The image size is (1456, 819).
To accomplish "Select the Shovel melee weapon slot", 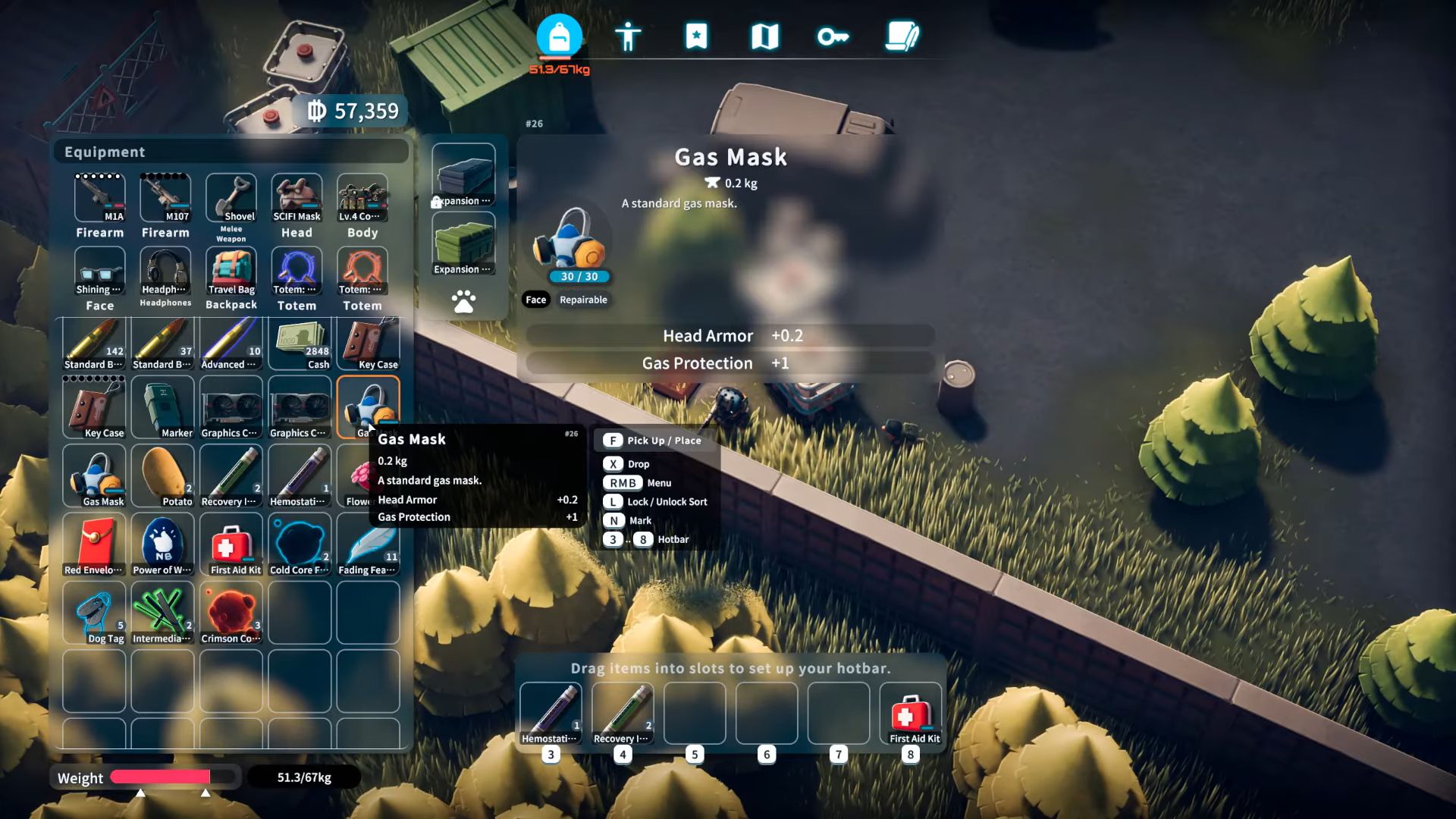I will (231, 199).
